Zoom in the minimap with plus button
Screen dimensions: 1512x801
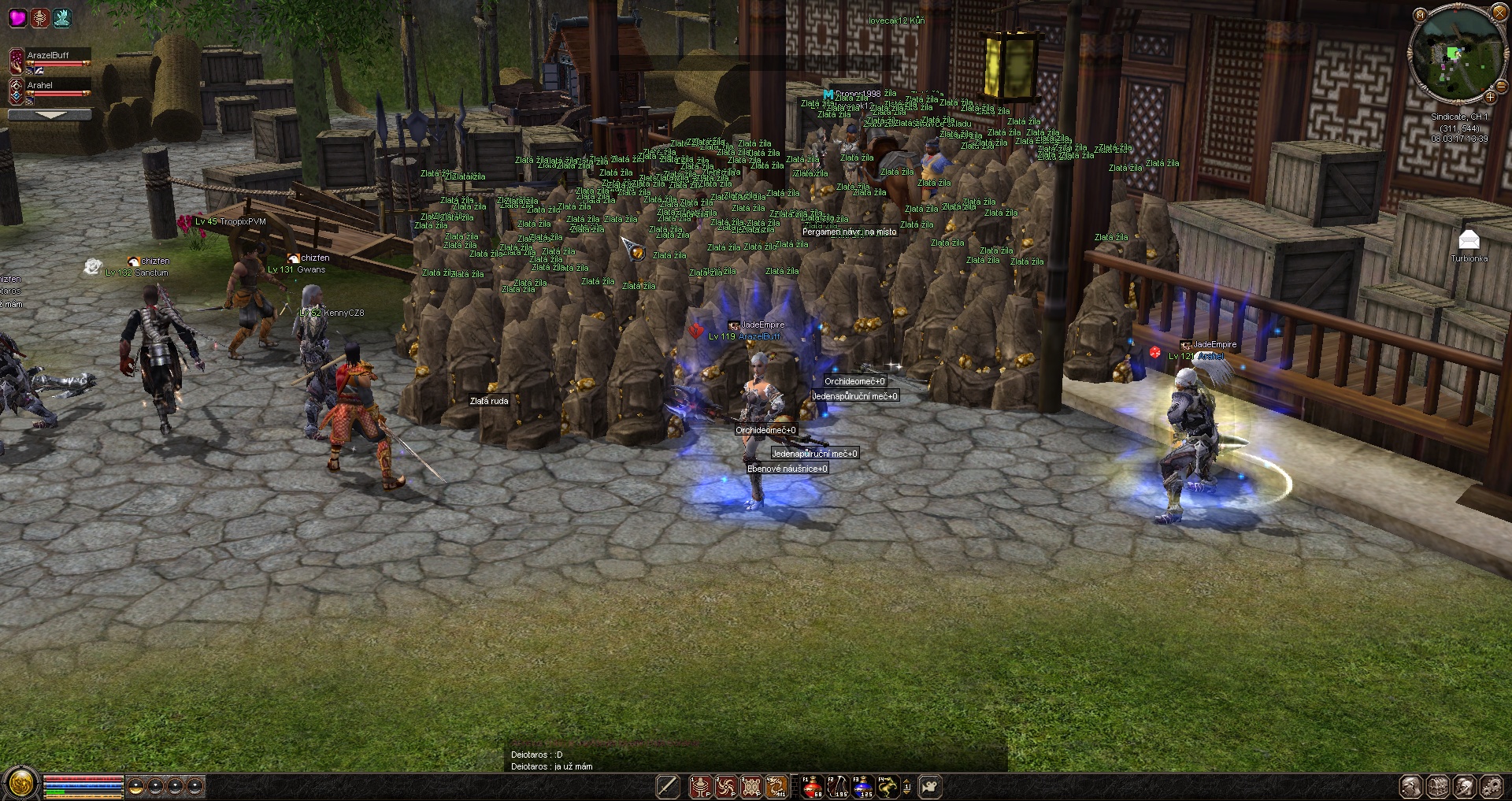pyautogui.click(x=1490, y=97)
